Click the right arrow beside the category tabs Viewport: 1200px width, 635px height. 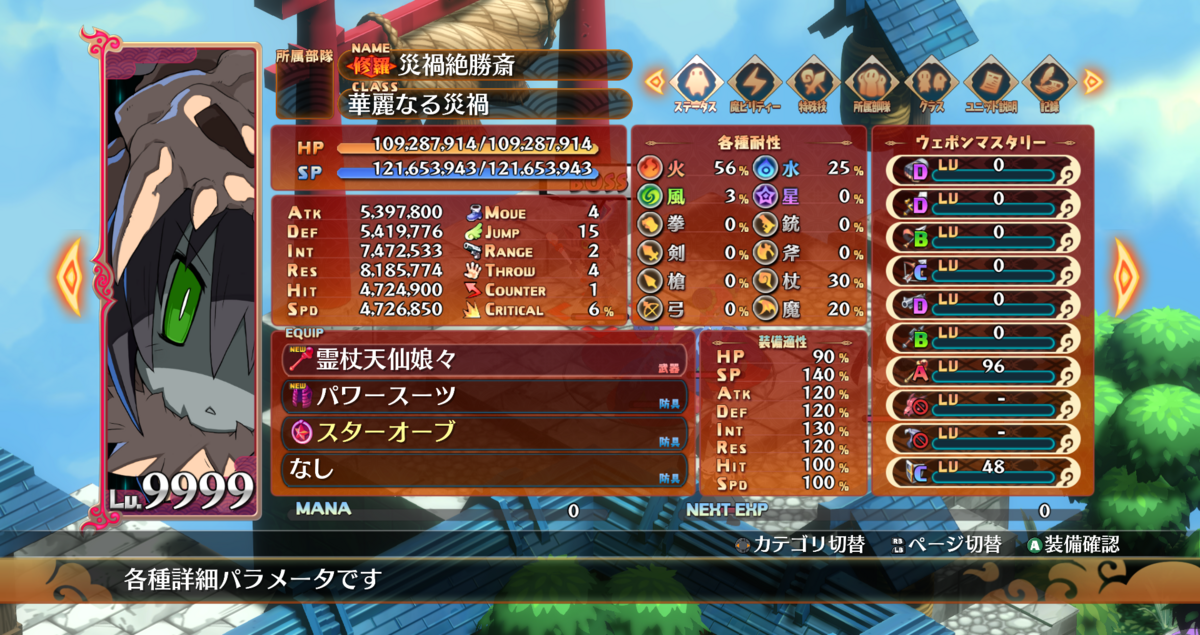click(1093, 82)
